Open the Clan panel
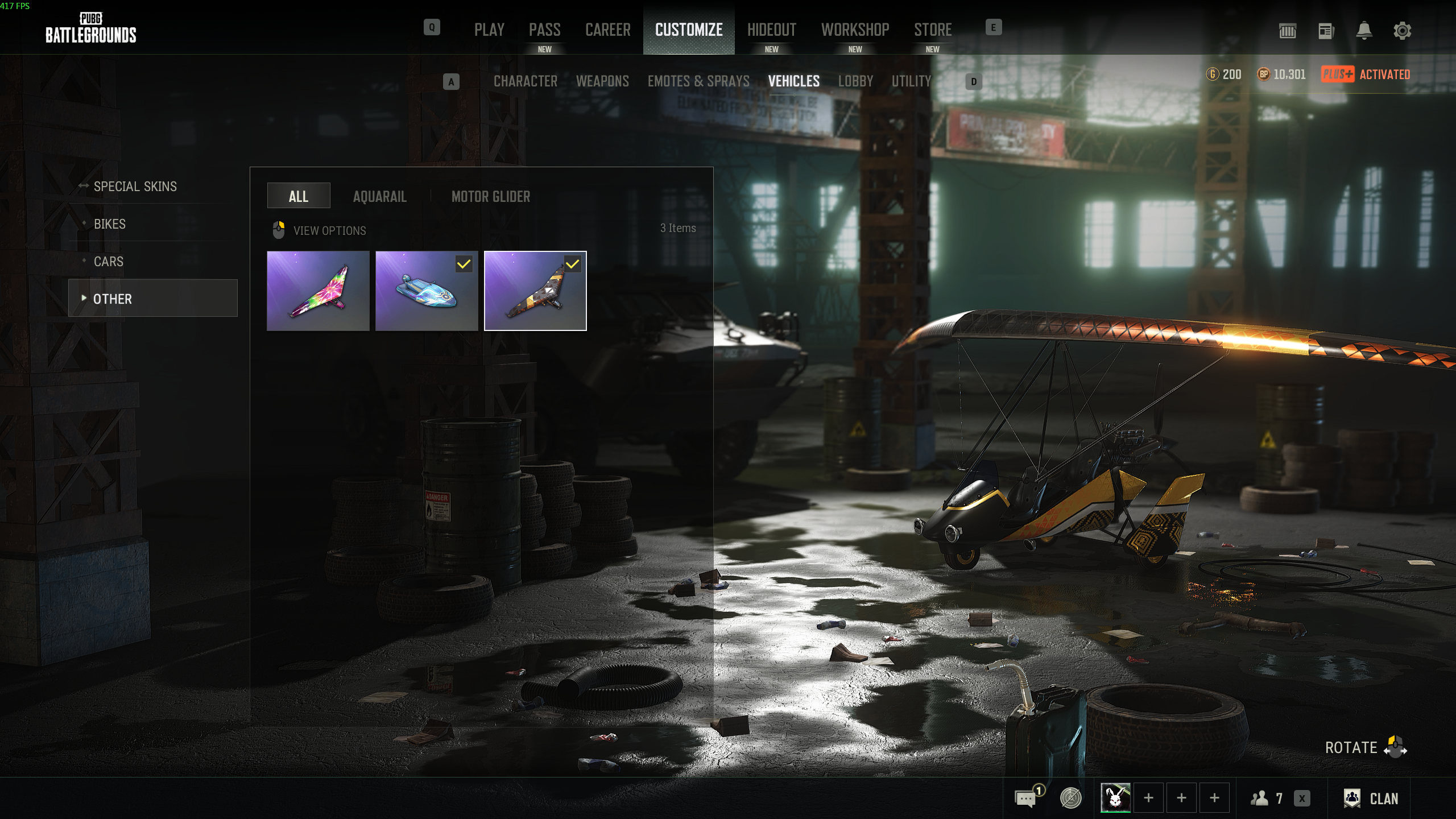The height and width of the screenshot is (819, 1456). (x=1371, y=799)
